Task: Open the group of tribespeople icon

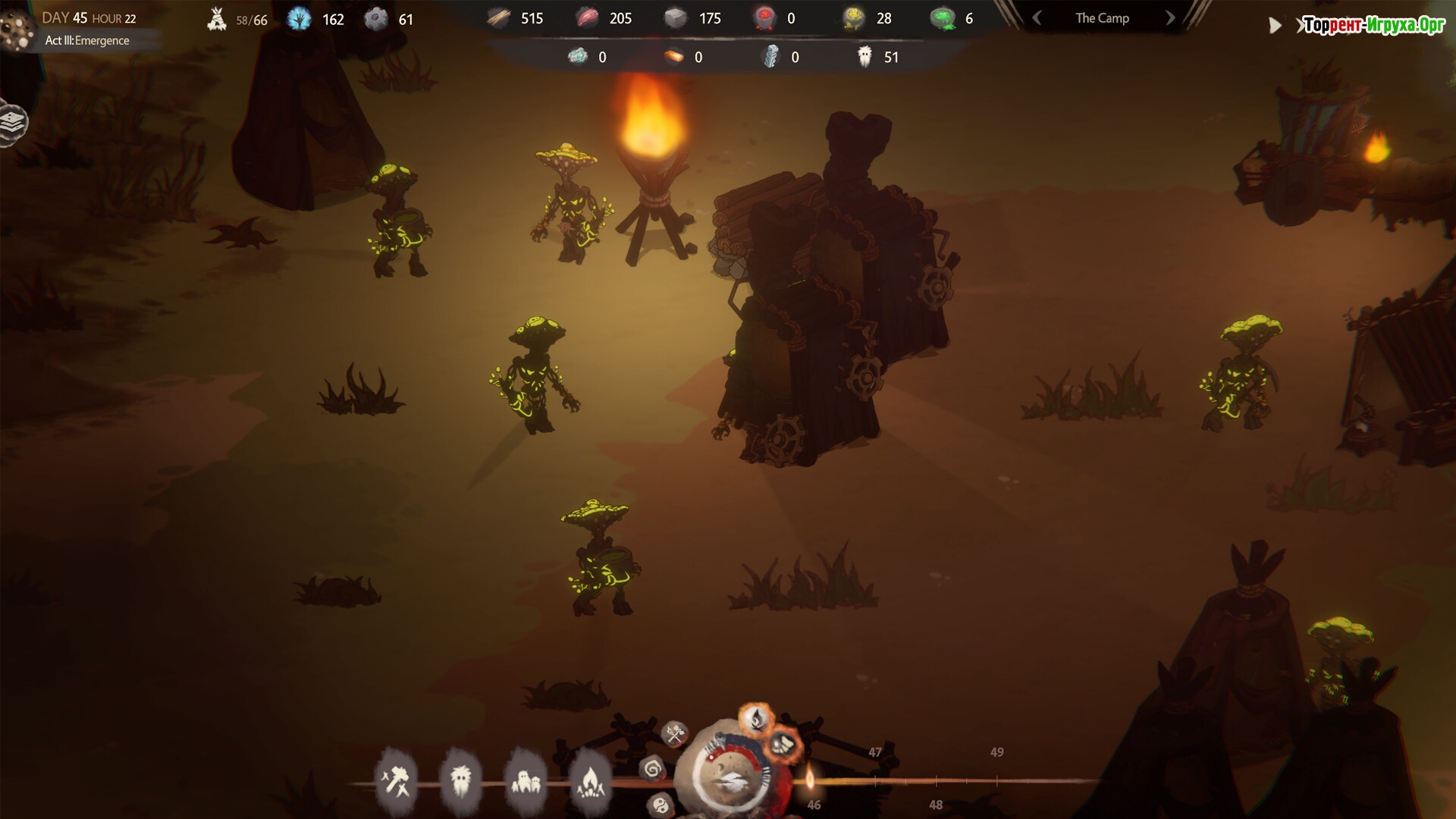Action: [x=525, y=780]
